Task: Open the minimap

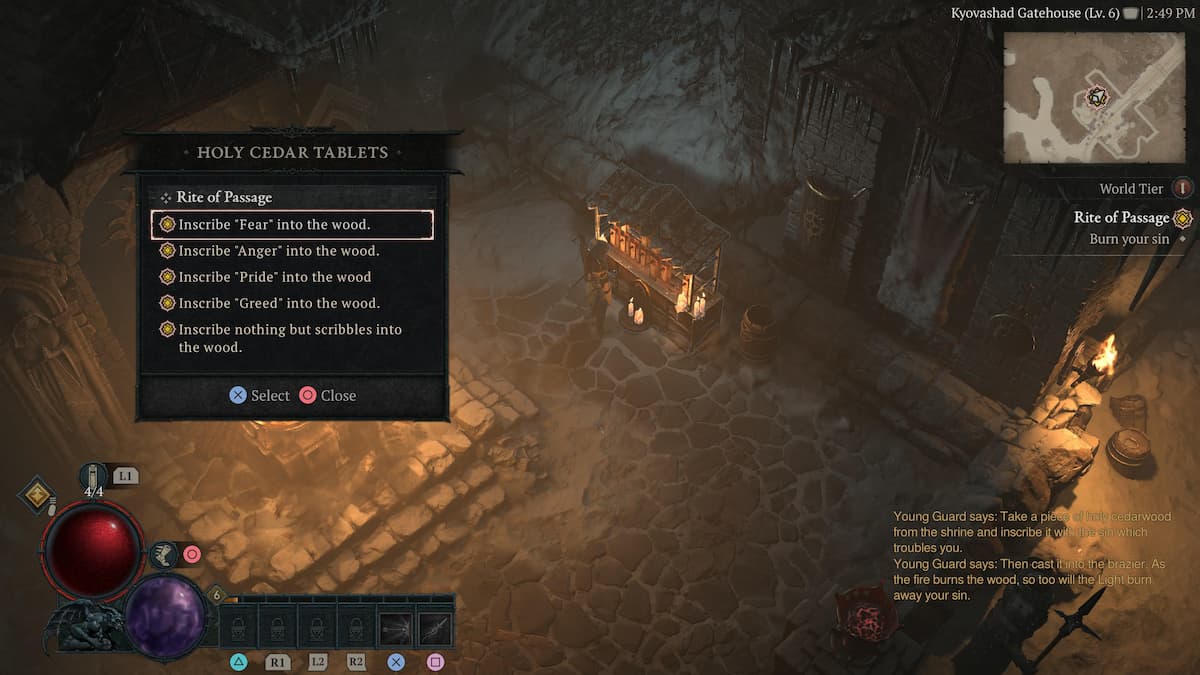Action: [x=1096, y=97]
